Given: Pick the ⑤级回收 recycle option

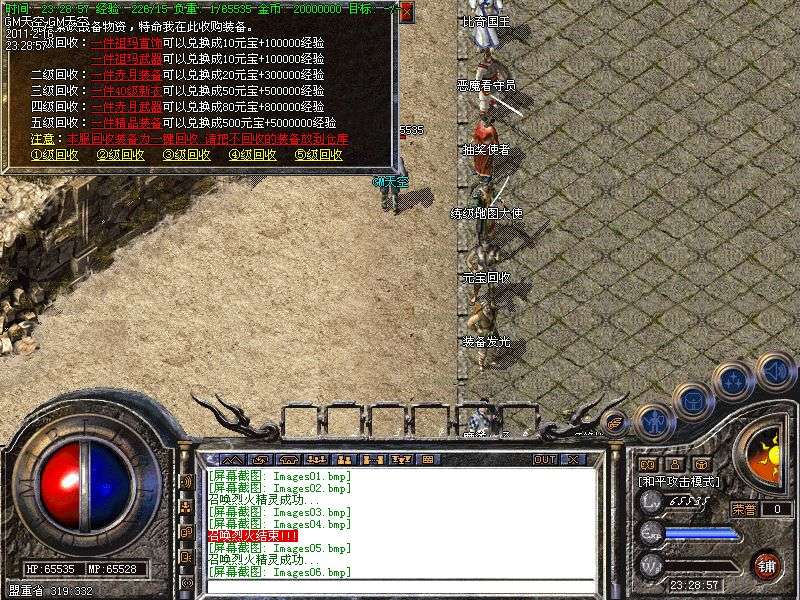Looking at the screenshot, I should [319, 155].
